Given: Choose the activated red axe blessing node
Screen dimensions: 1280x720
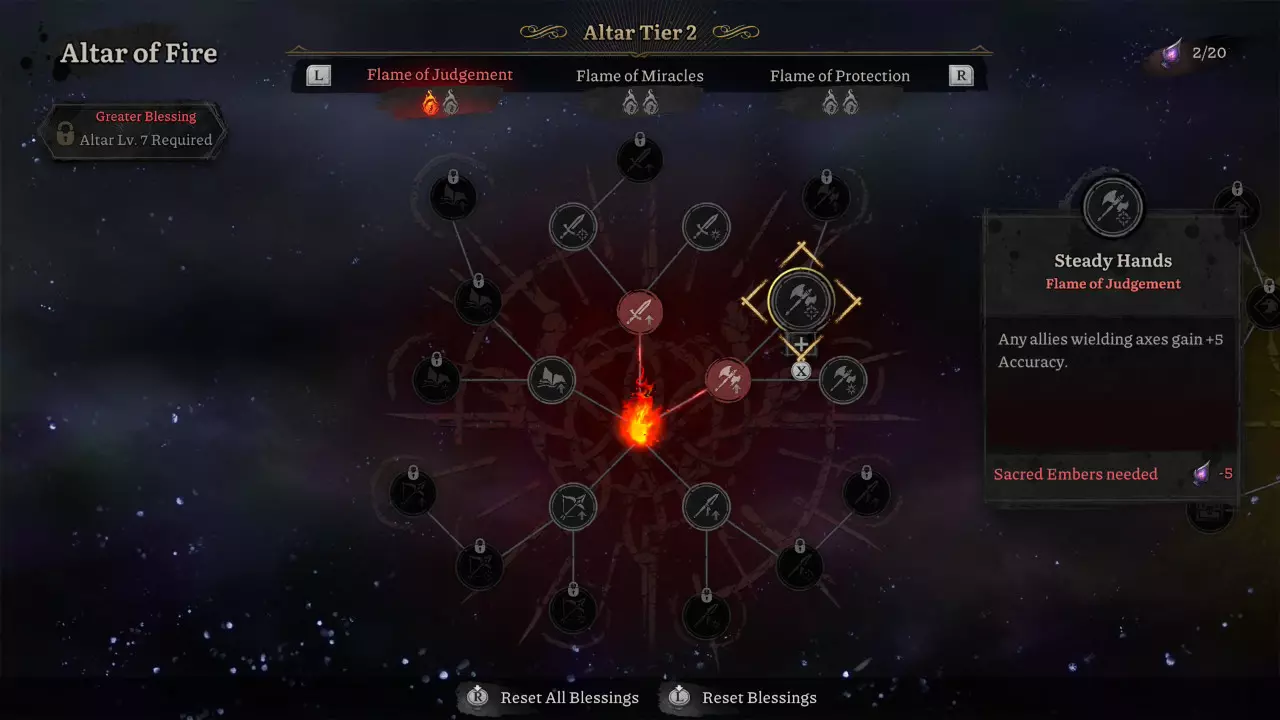Looking at the screenshot, I should tap(728, 380).
